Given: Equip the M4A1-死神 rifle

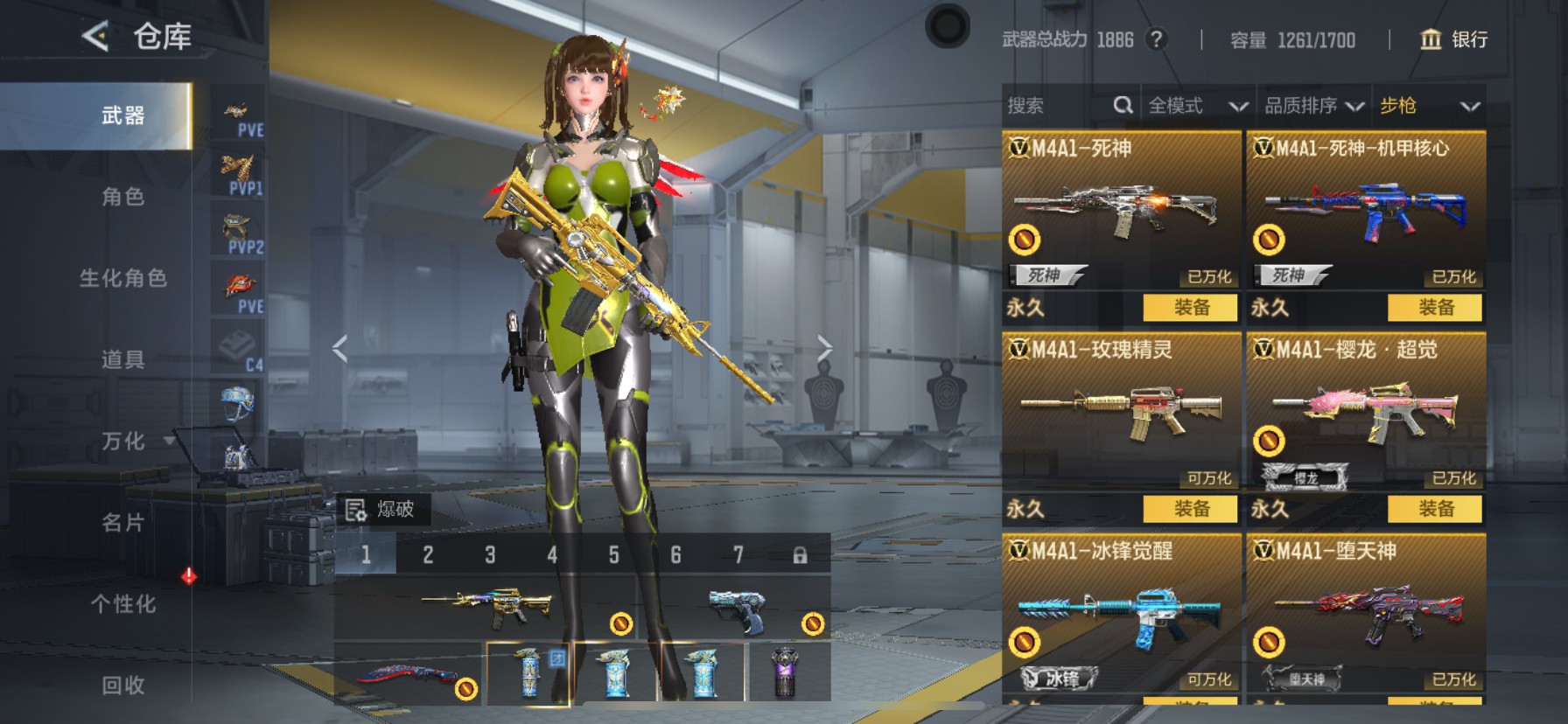Looking at the screenshot, I should click(1191, 308).
